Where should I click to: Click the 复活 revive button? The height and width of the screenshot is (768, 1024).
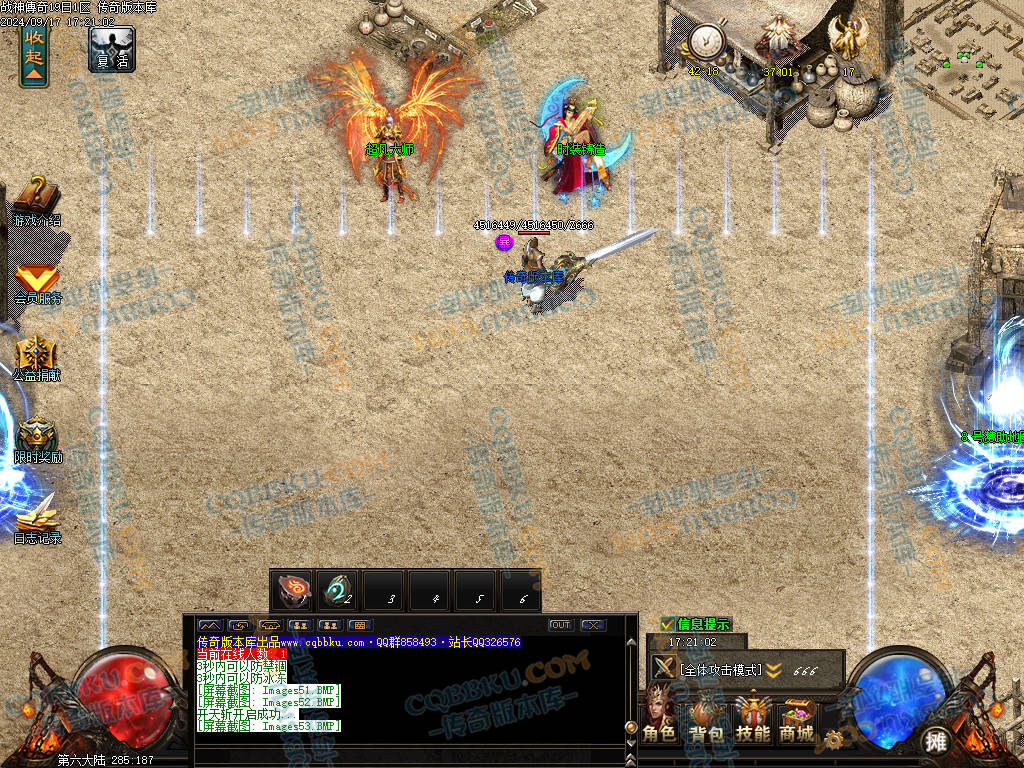click(112, 48)
